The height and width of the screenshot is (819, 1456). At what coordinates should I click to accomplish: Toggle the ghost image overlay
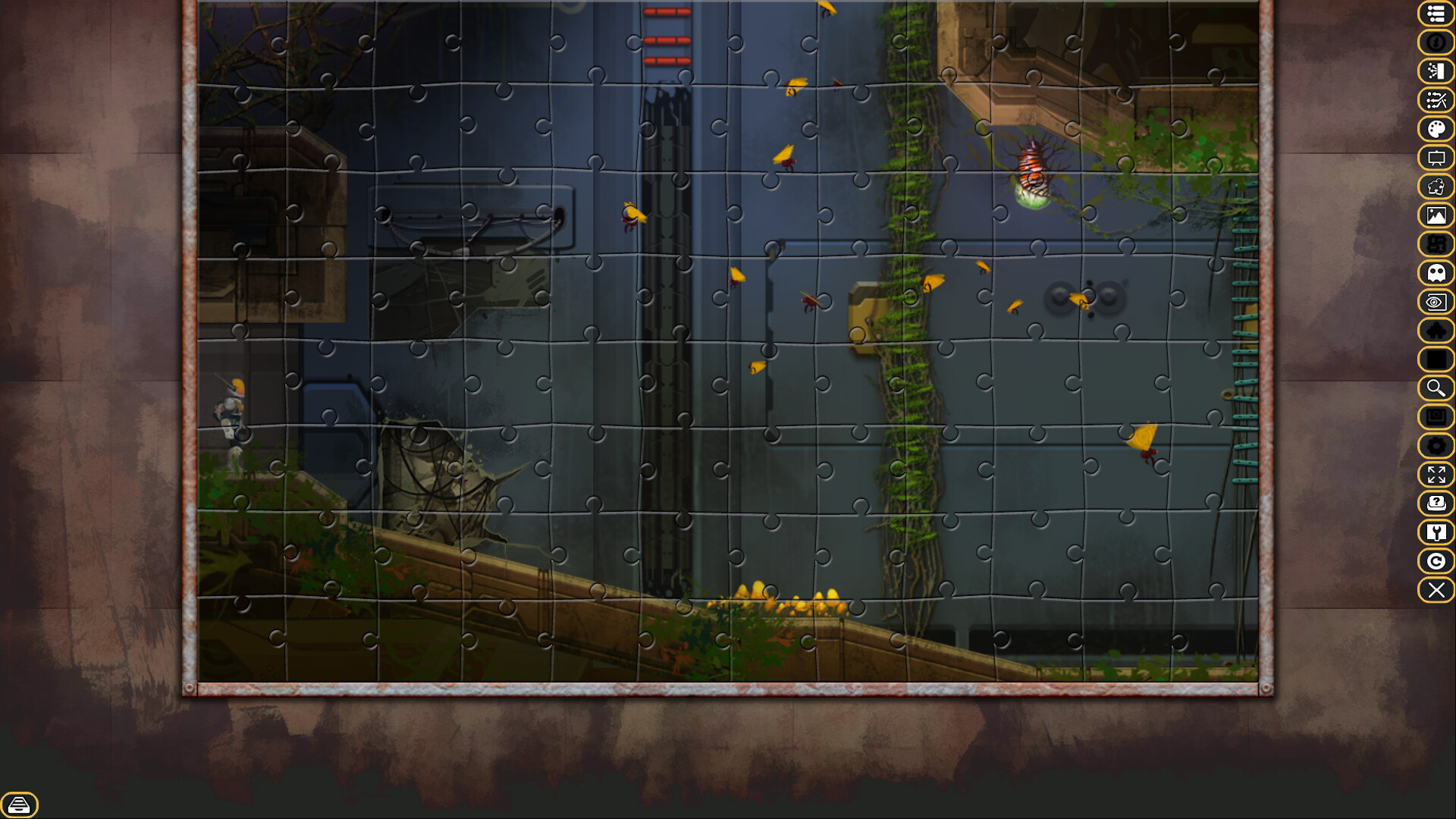pos(1436,272)
